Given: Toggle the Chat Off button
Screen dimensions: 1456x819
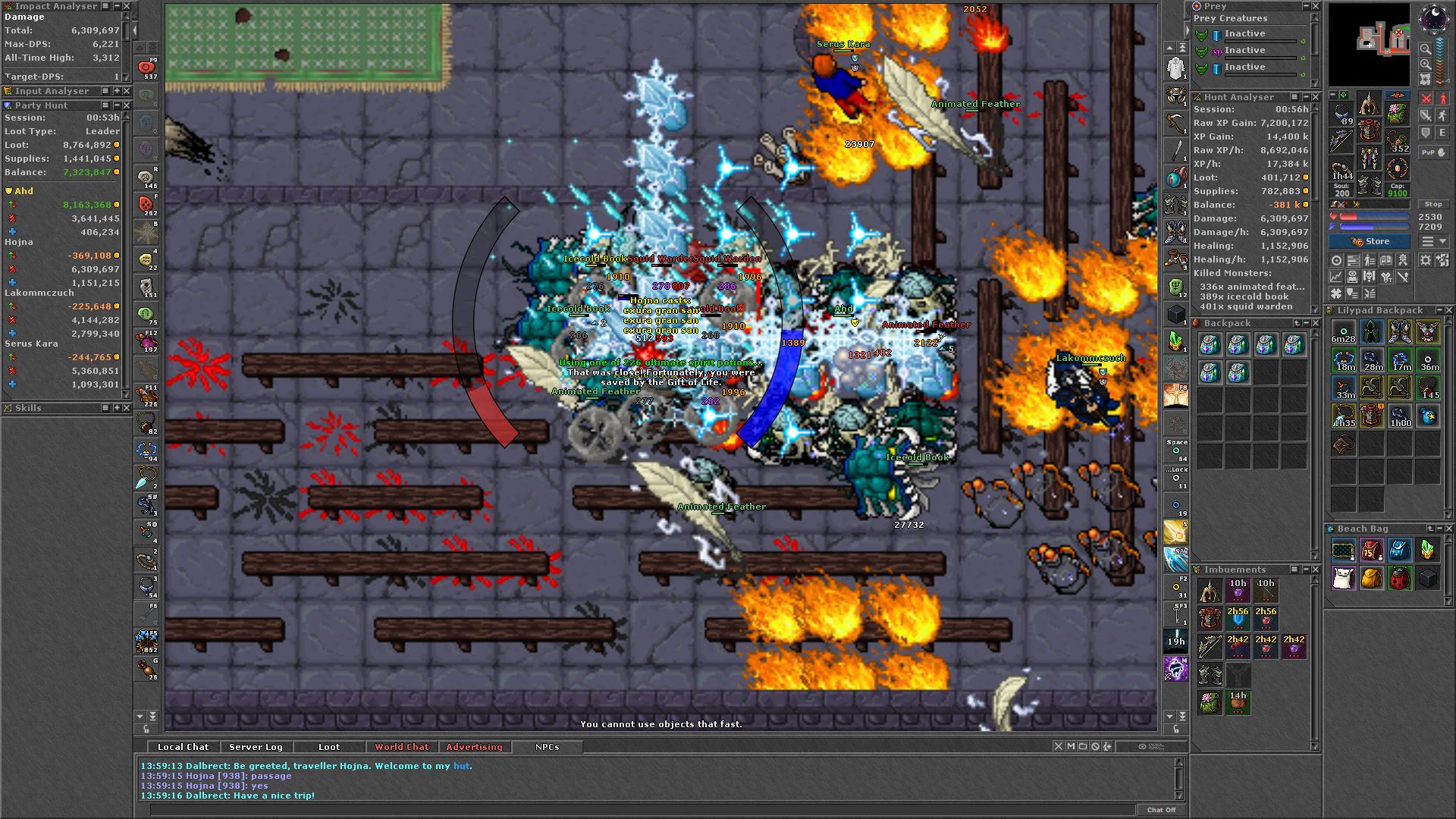Looking at the screenshot, I should click(x=1160, y=810).
